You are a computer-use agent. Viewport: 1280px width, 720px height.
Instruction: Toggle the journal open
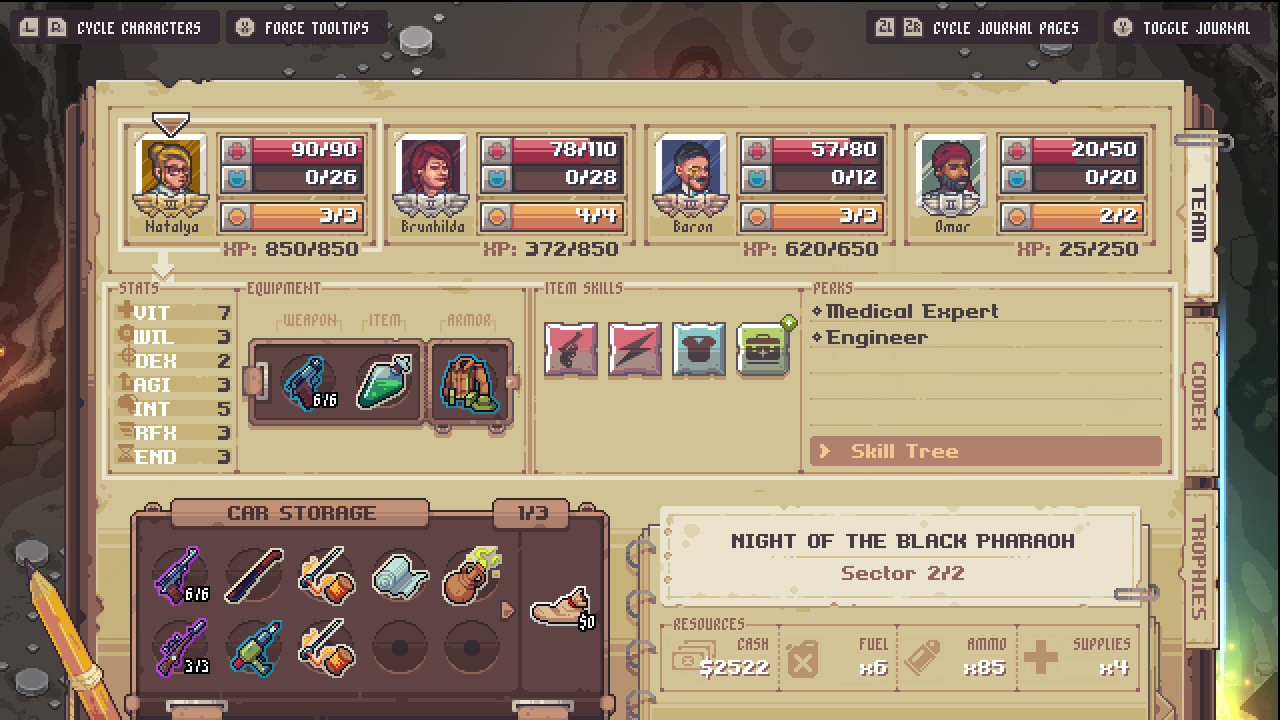1187,27
